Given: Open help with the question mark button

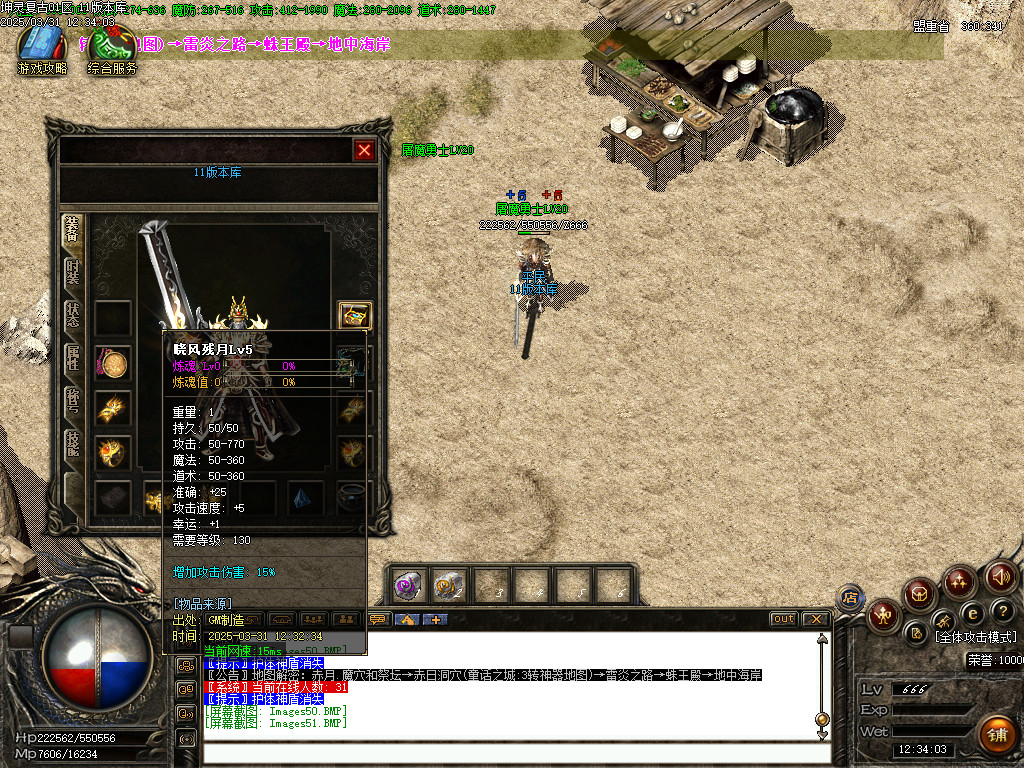Looking at the screenshot, I should click(x=1003, y=611).
